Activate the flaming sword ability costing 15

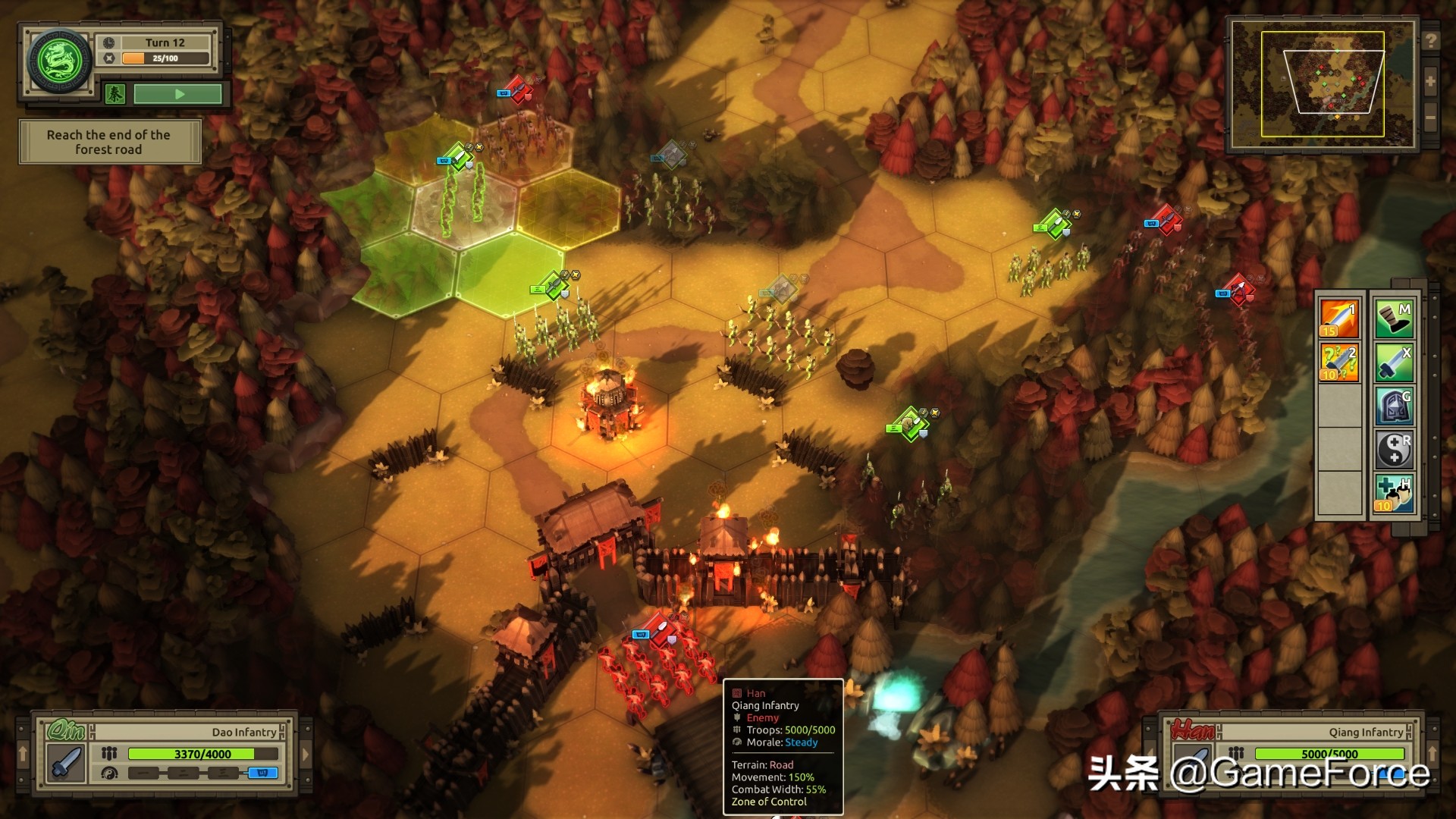click(x=1339, y=318)
